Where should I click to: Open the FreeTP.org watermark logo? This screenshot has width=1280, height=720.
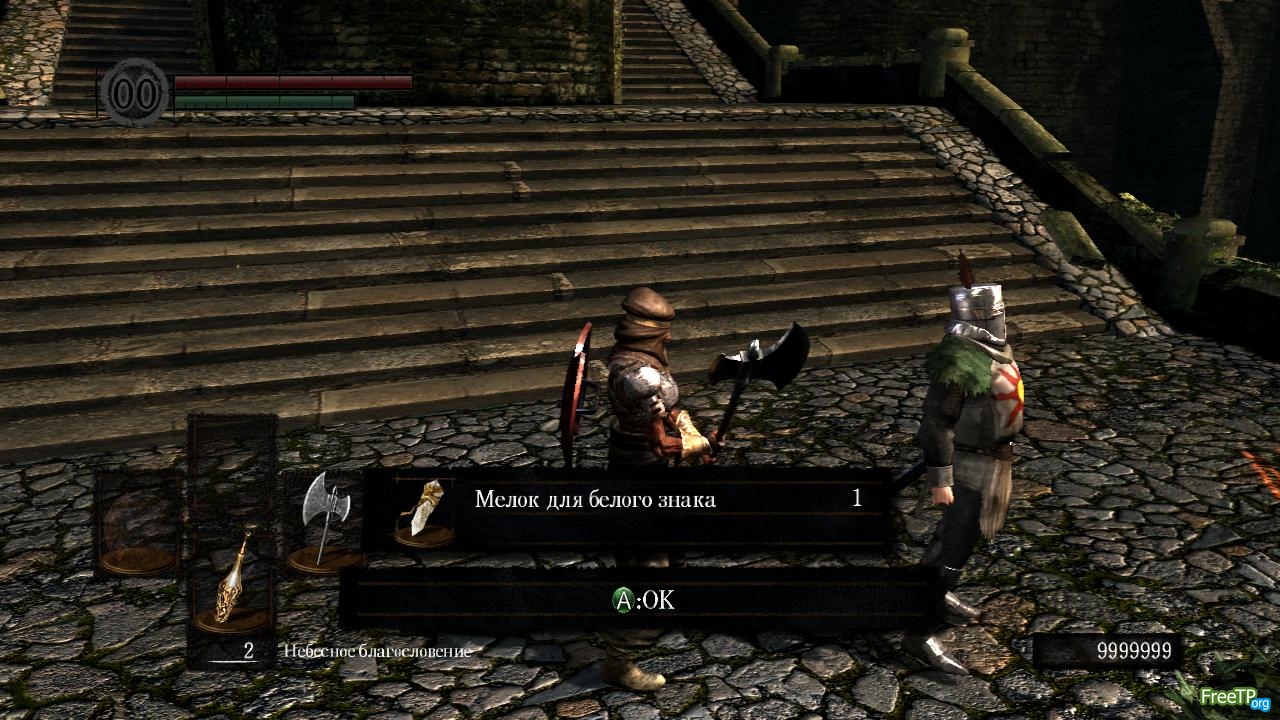coord(1234,696)
